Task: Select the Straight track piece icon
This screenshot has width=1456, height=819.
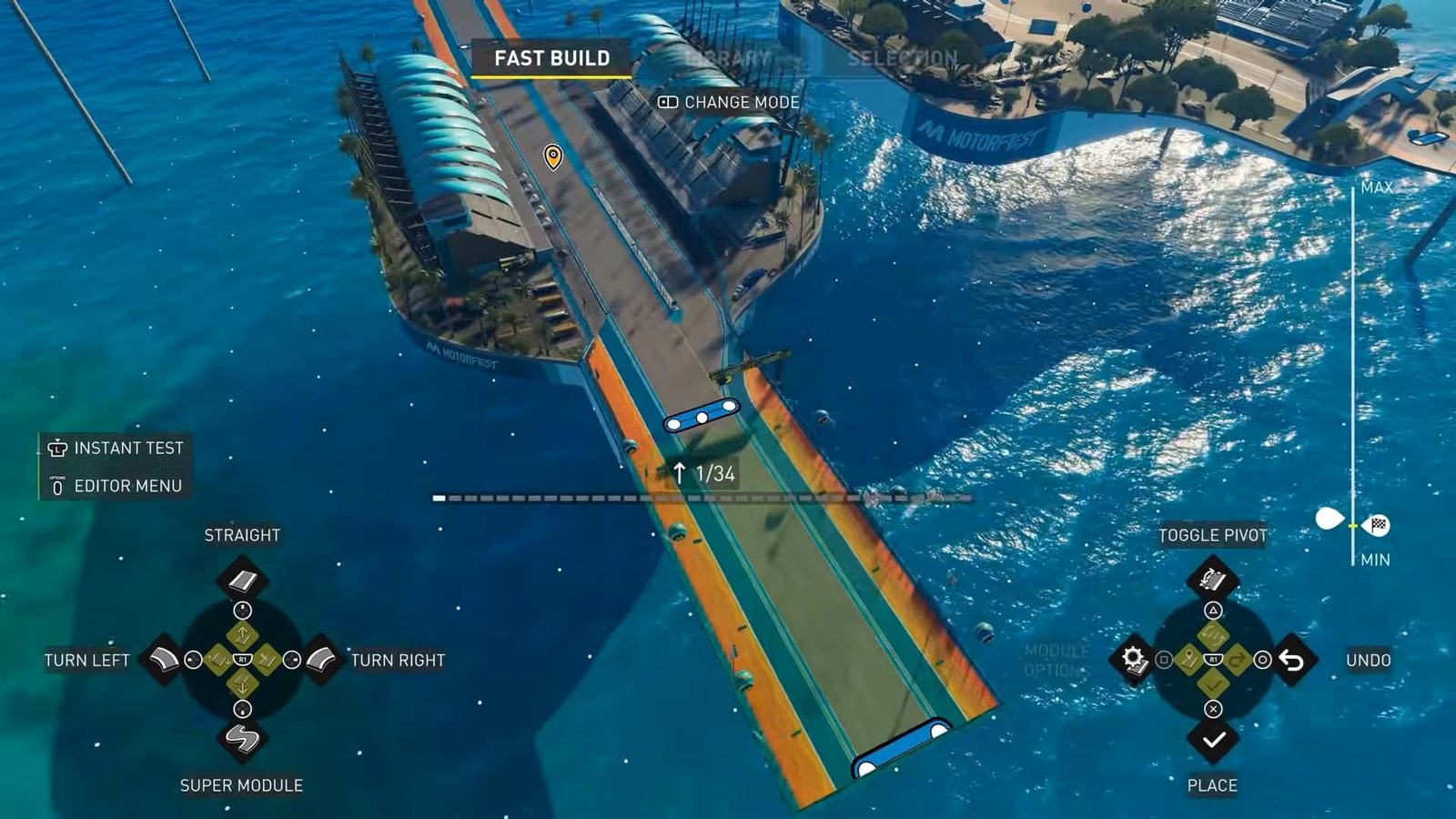Action: click(x=241, y=580)
